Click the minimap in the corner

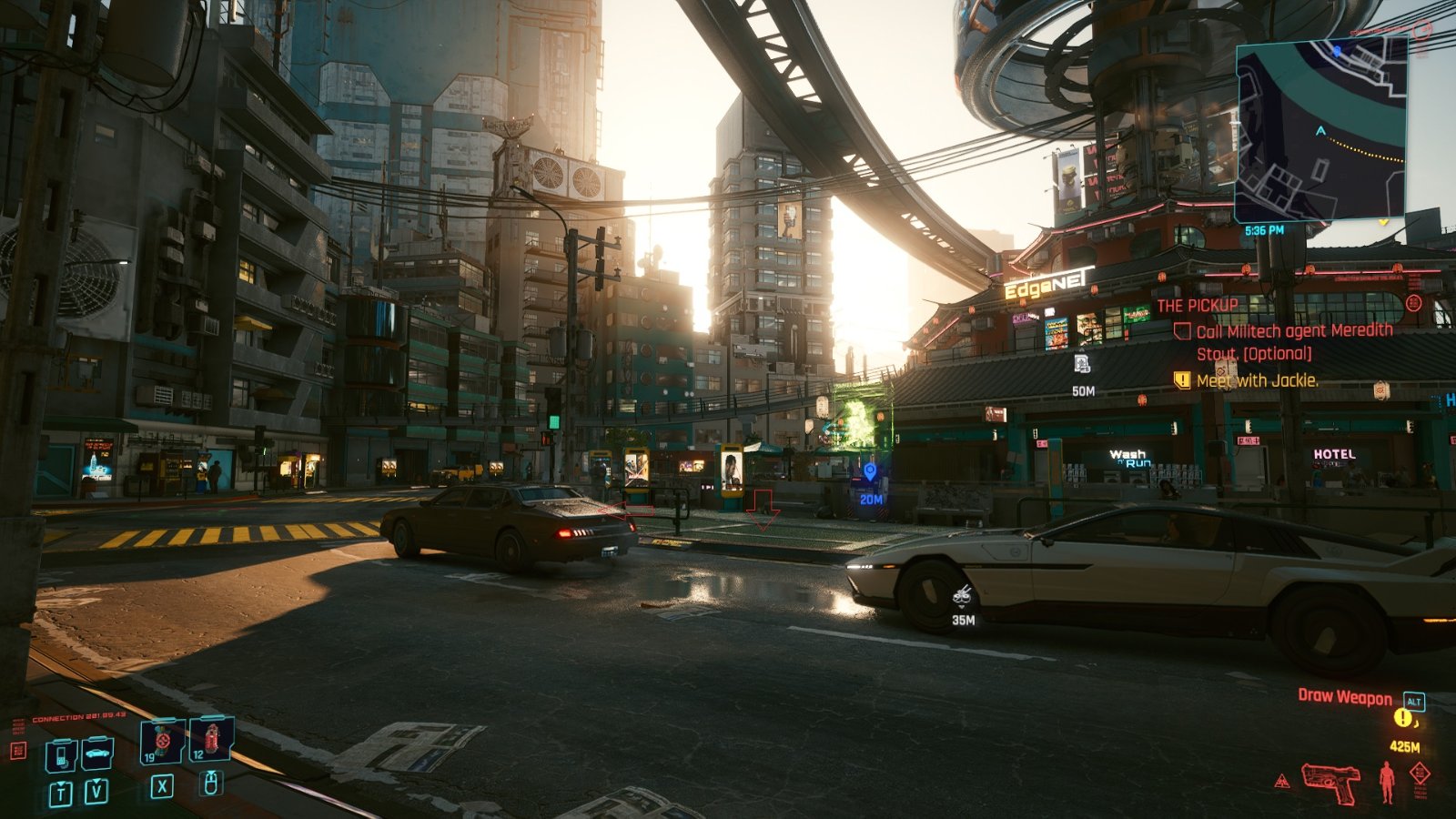point(1320,131)
